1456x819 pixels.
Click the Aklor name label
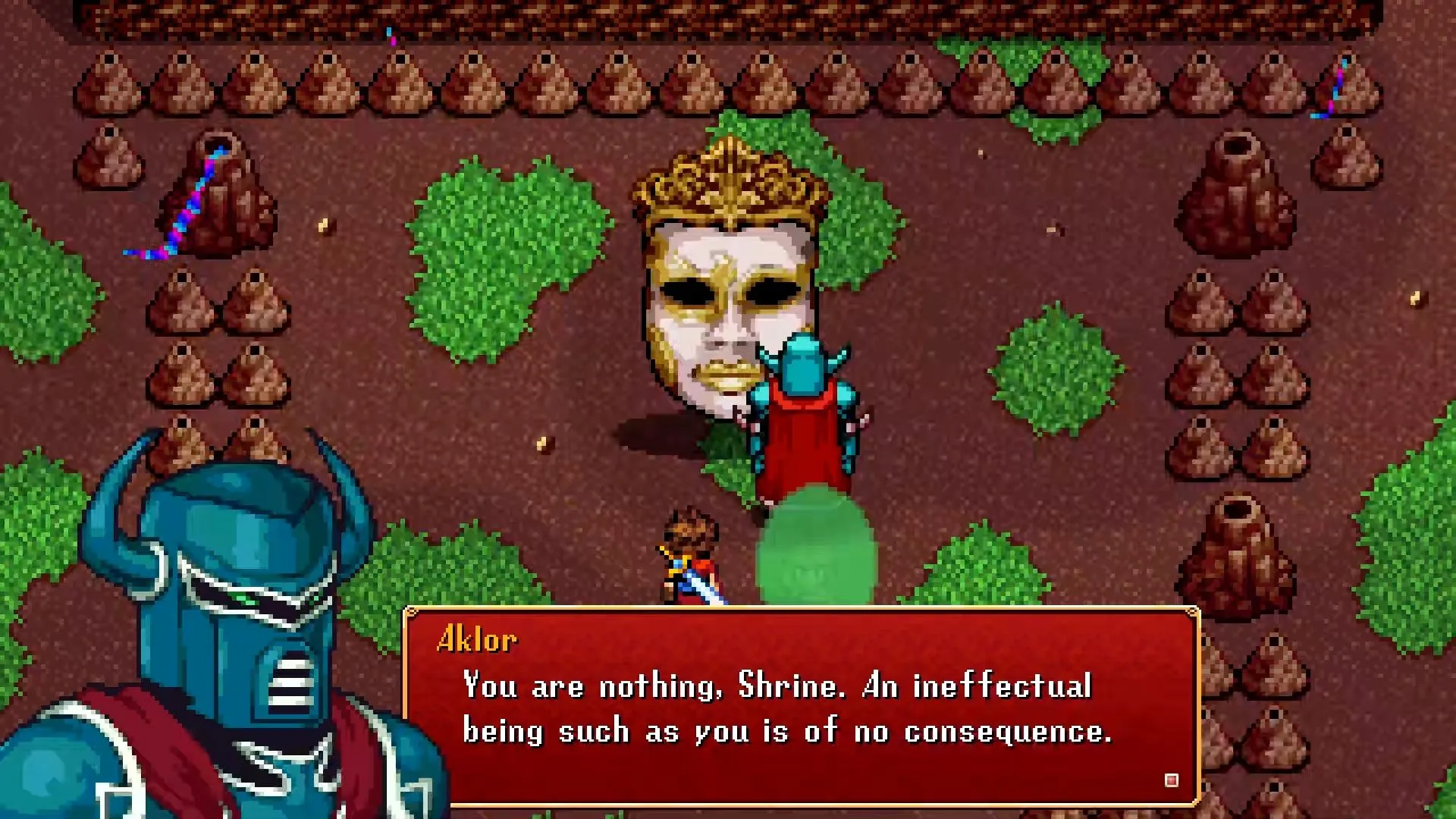(x=479, y=640)
